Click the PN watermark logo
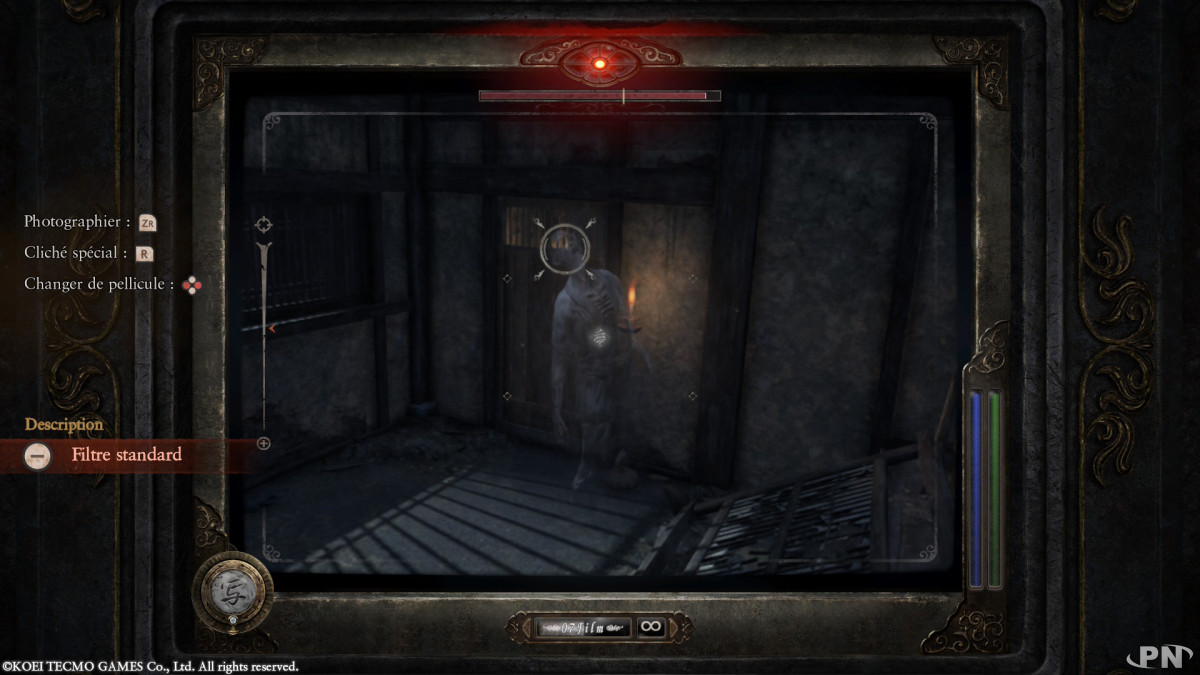This screenshot has height=675, width=1200. [x=1158, y=655]
